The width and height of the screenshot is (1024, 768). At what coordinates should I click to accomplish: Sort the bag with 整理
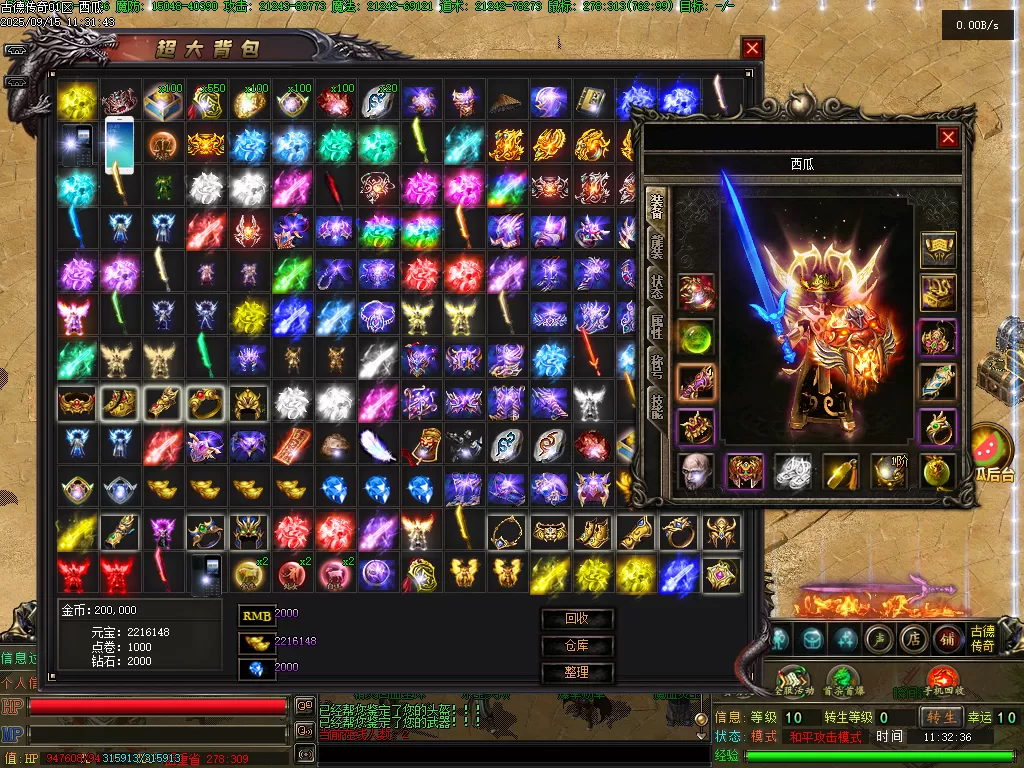point(577,673)
